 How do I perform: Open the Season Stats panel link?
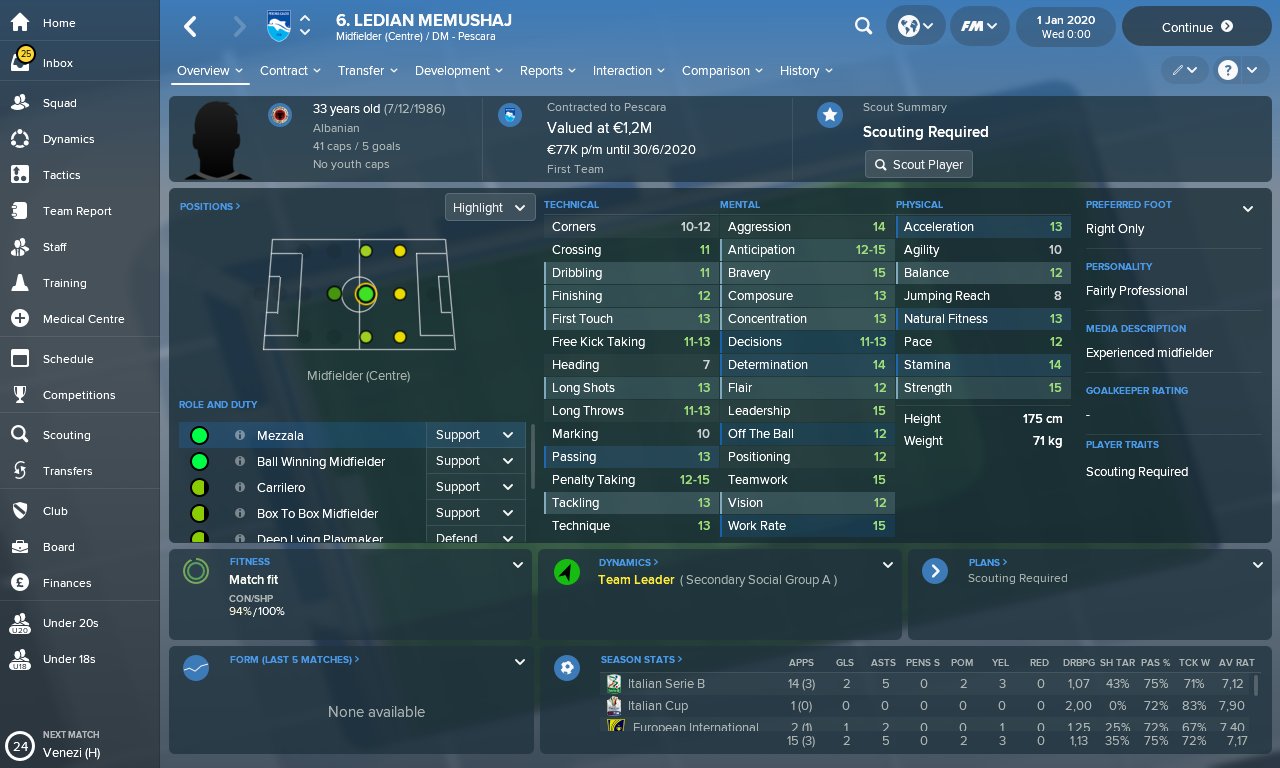click(641, 660)
